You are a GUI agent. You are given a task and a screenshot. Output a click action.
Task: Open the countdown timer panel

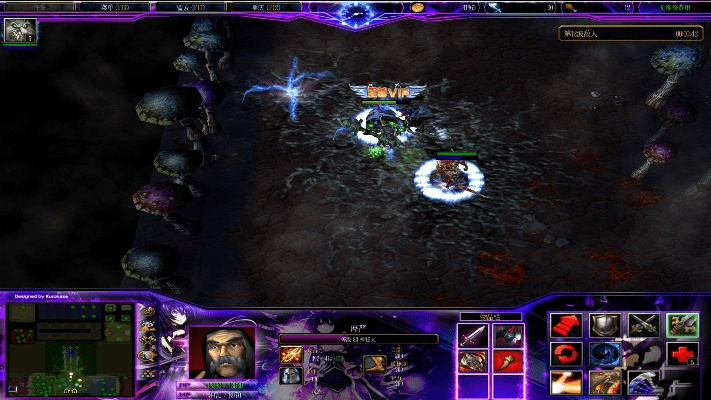(630, 33)
